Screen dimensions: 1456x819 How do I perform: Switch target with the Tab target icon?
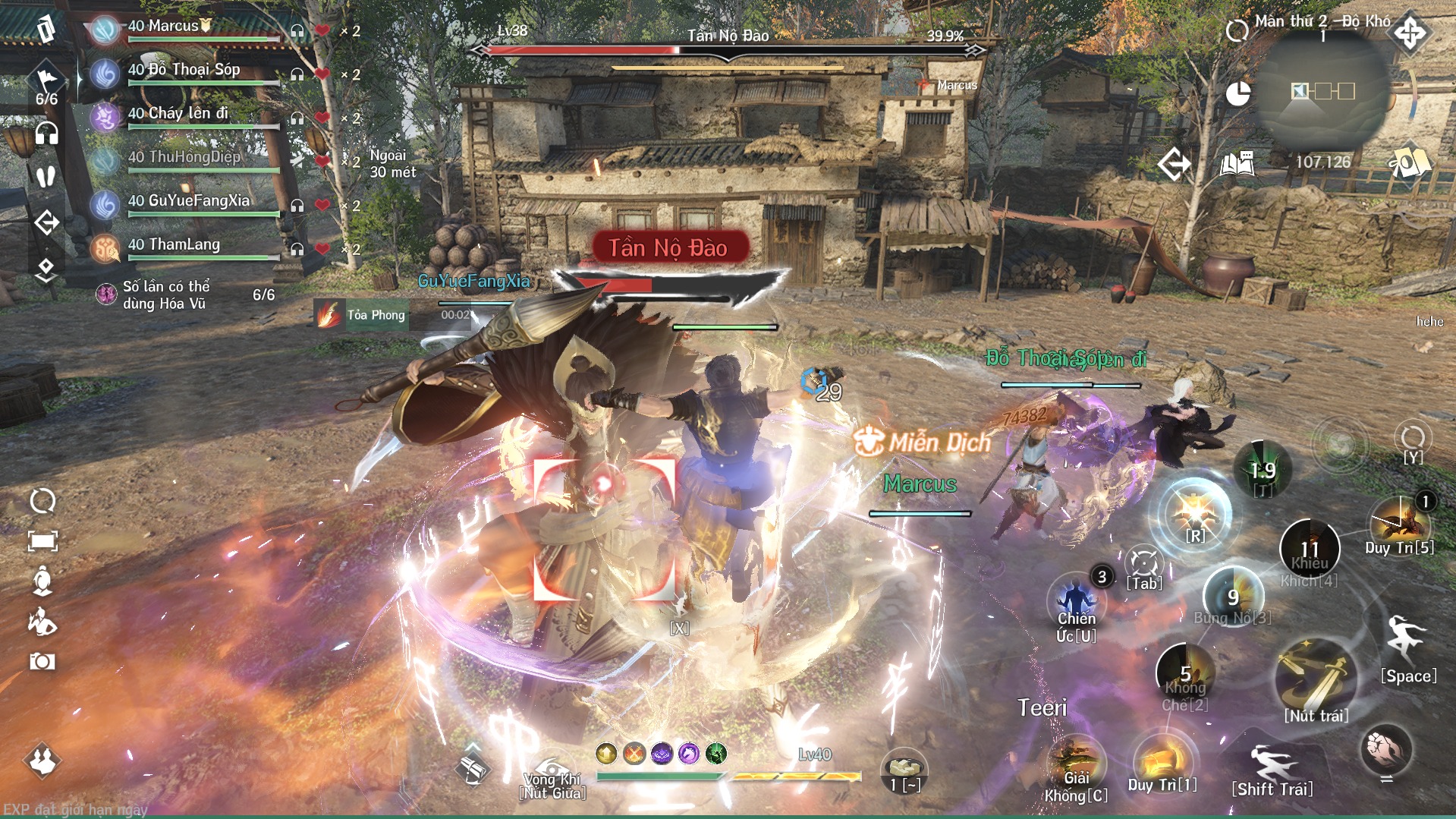1143,563
